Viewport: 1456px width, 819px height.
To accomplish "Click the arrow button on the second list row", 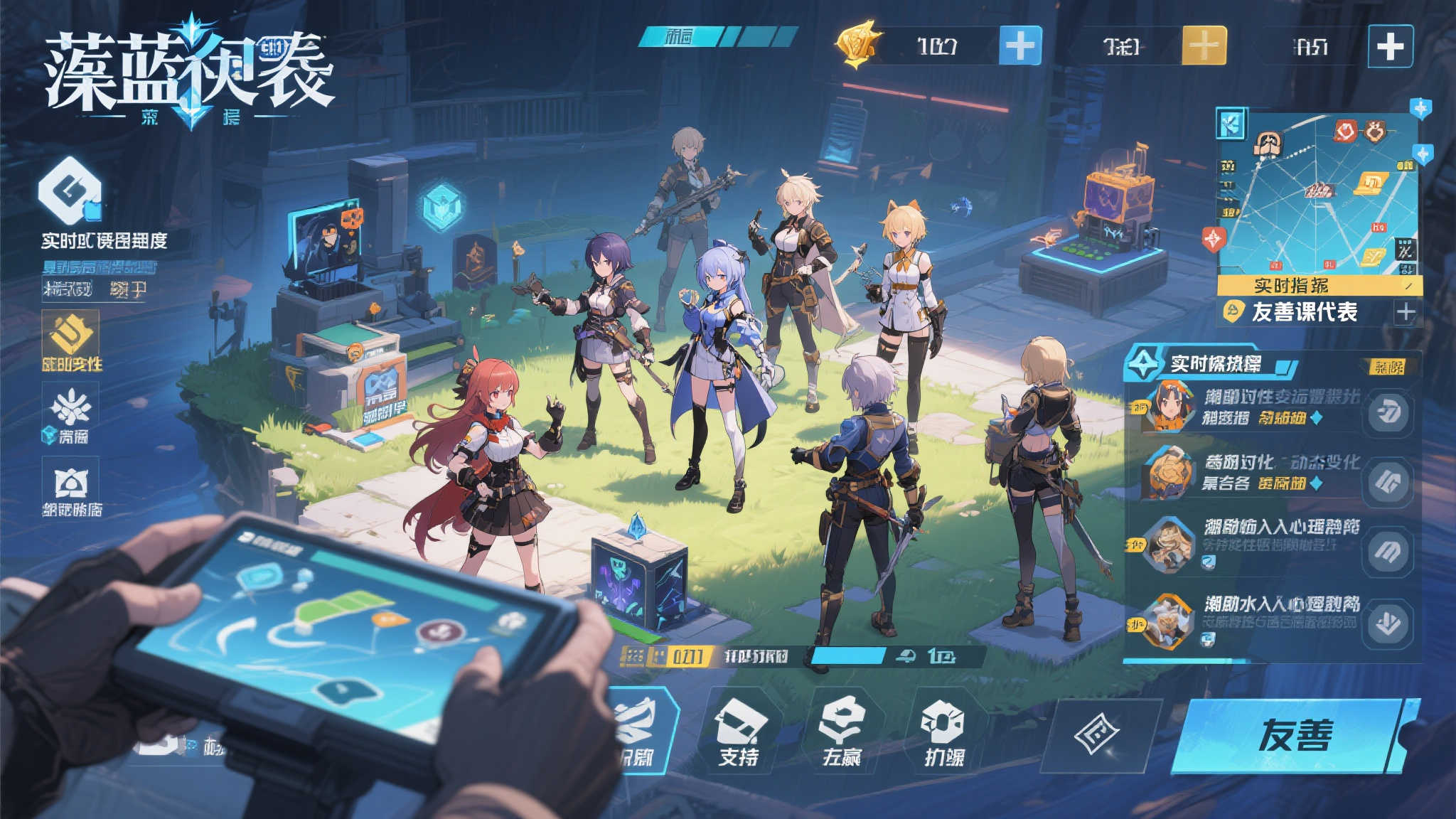I will click(1387, 482).
